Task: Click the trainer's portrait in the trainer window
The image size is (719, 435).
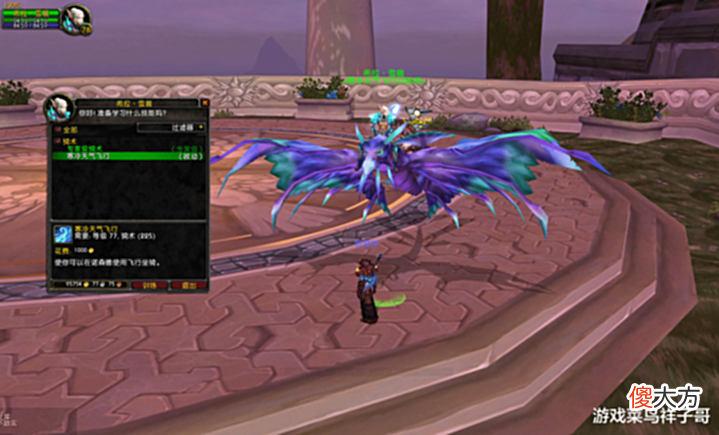Action: 59,108
